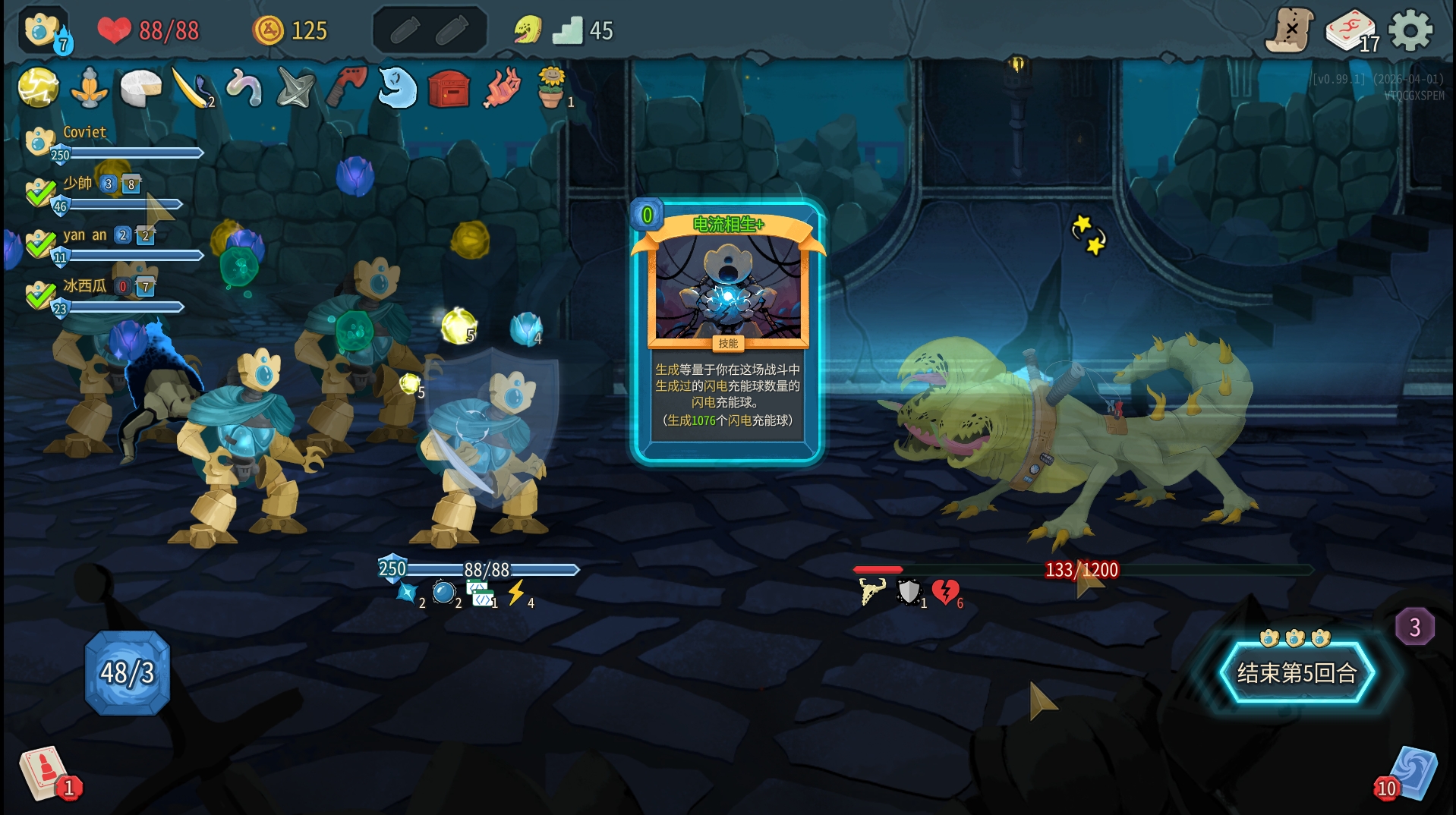Inspect the sunflower pot relic

pyautogui.click(x=552, y=87)
